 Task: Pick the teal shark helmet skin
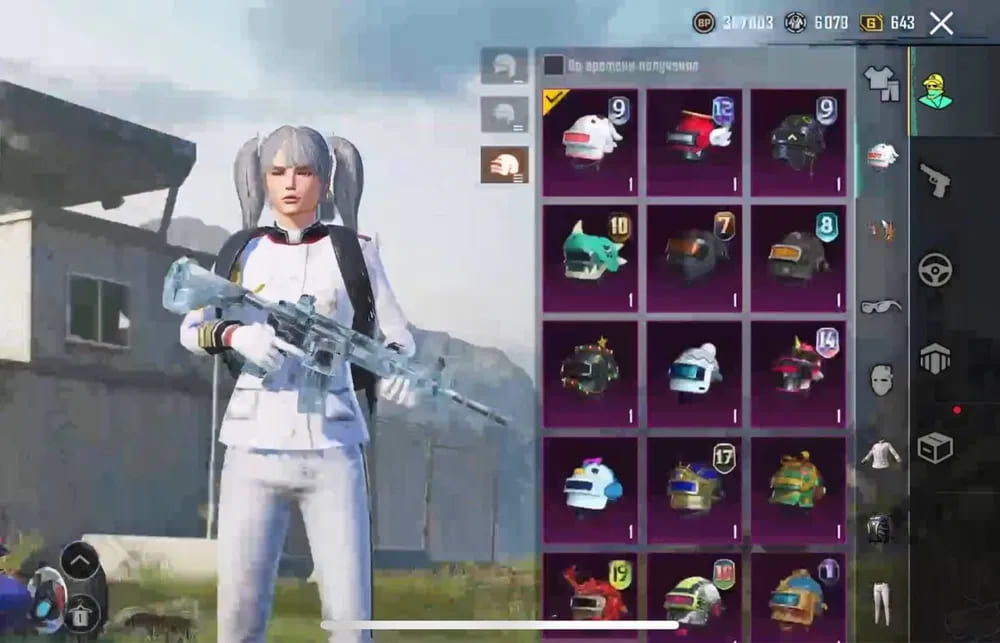point(590,257)
